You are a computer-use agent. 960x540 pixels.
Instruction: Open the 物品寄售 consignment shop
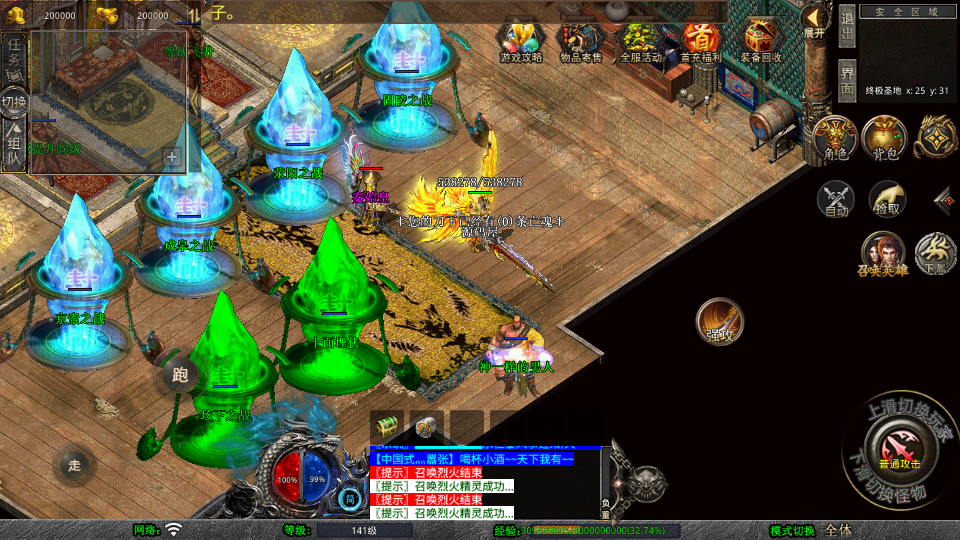coord(580,43)
